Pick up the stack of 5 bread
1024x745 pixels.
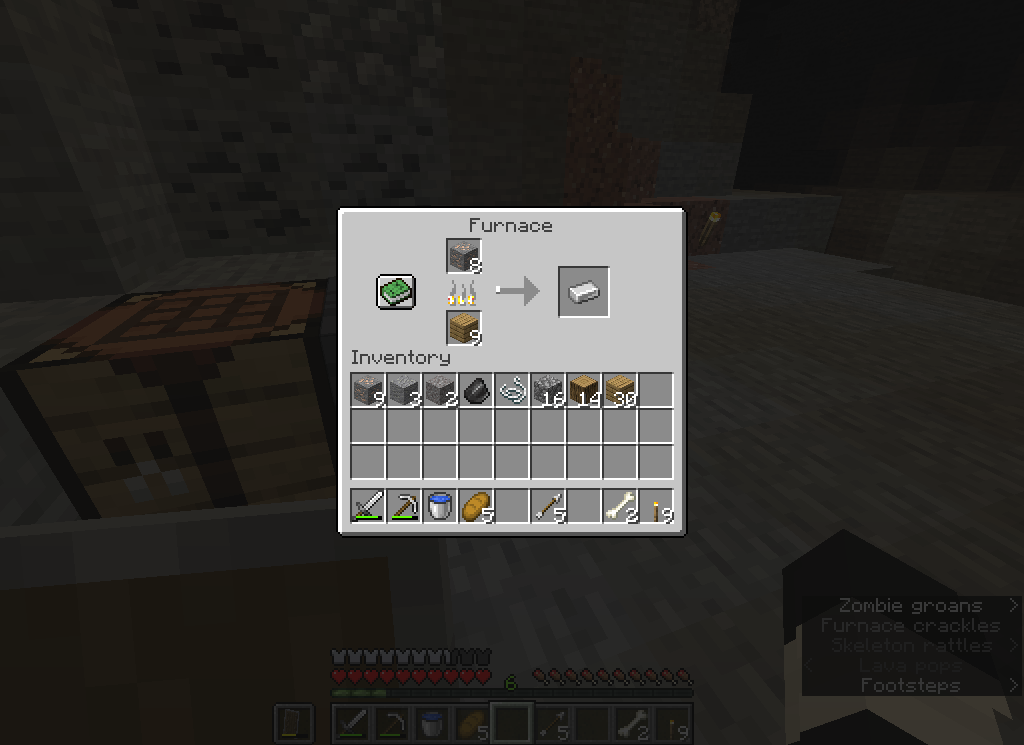[x=476, y=506]
